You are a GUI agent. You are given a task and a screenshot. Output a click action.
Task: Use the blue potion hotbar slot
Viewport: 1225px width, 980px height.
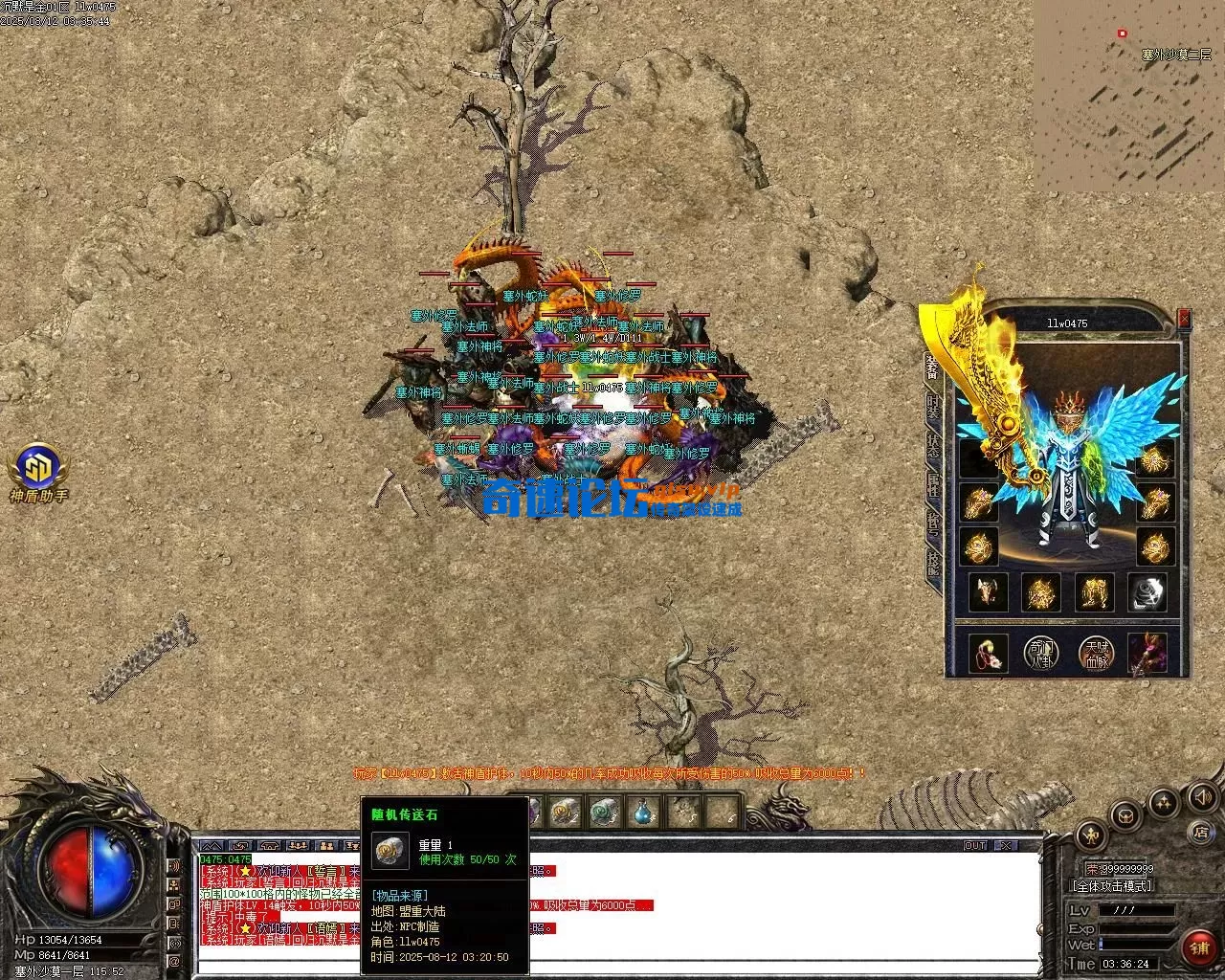pyautogui.click(x=642, y=813)
